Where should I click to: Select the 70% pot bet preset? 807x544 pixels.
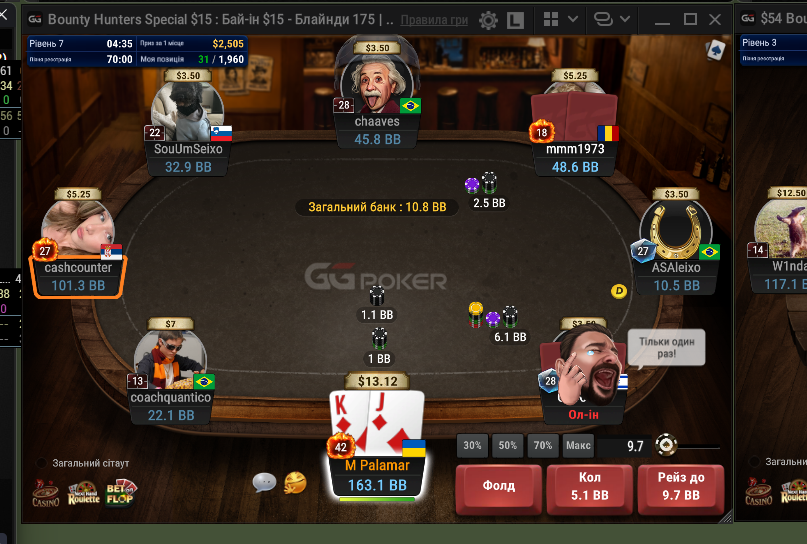pyautogui.click(x=544, y=446)
